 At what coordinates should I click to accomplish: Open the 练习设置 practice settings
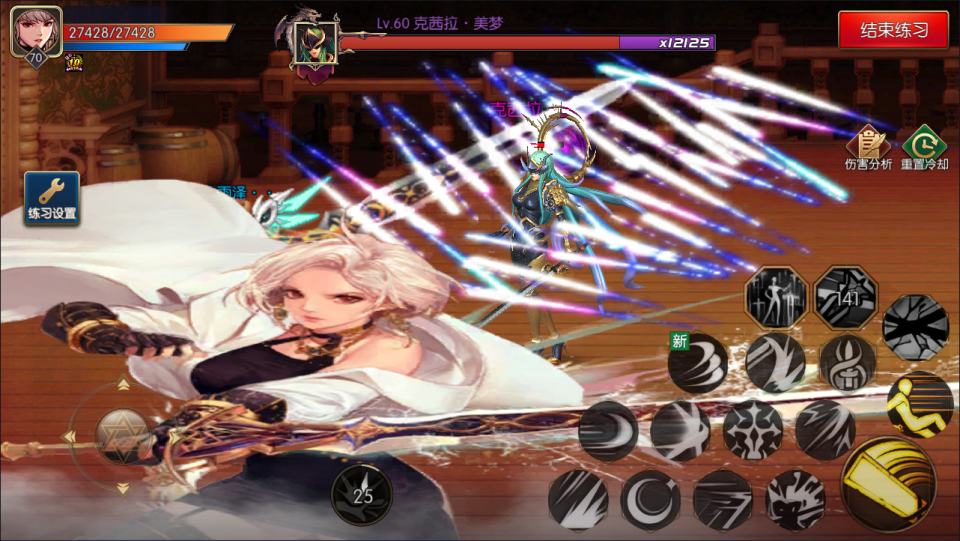pyautogui.click(x=52, y=198)
